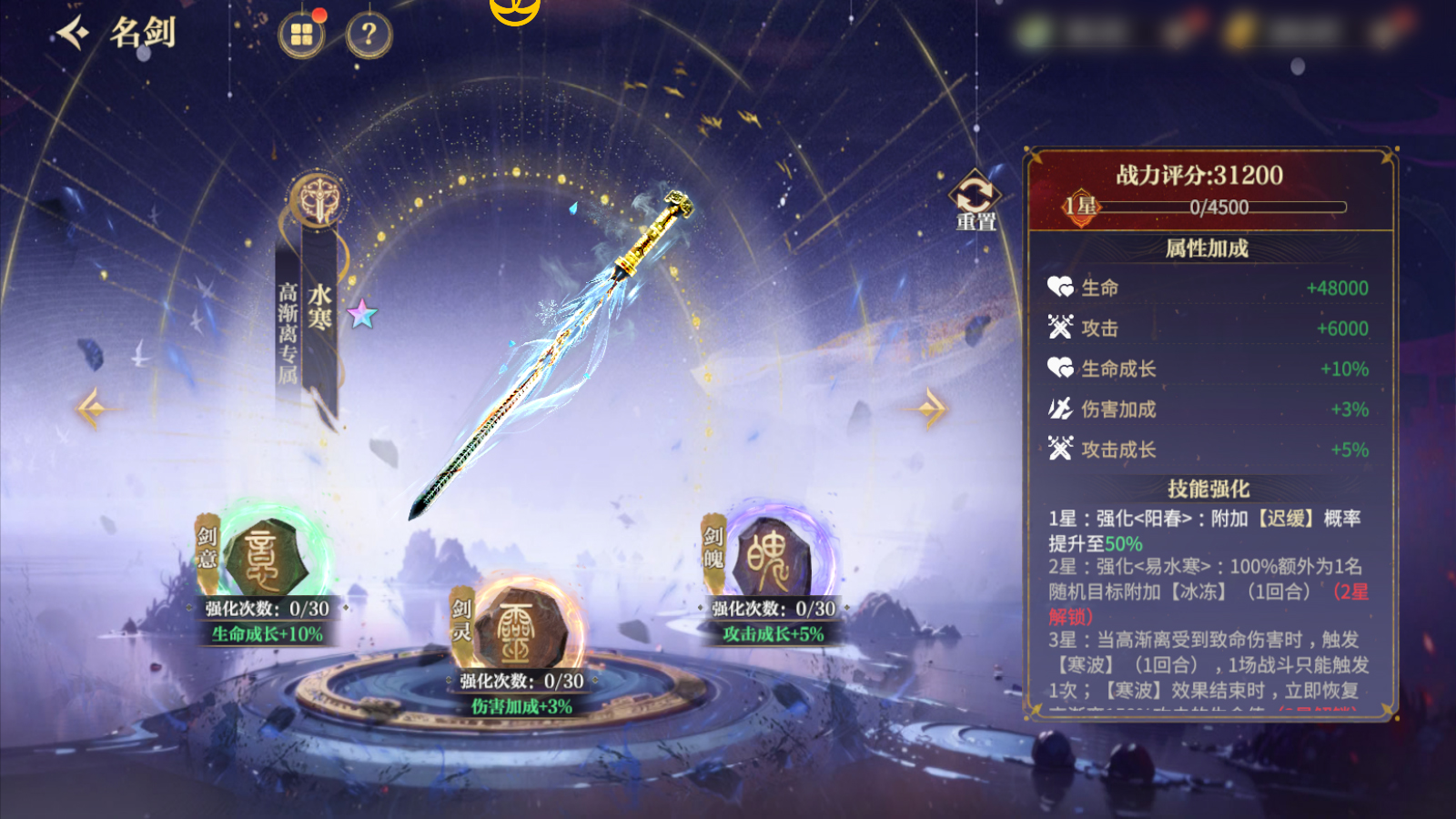
Task: Open the four-square grid menu
Action: (301, 35)
